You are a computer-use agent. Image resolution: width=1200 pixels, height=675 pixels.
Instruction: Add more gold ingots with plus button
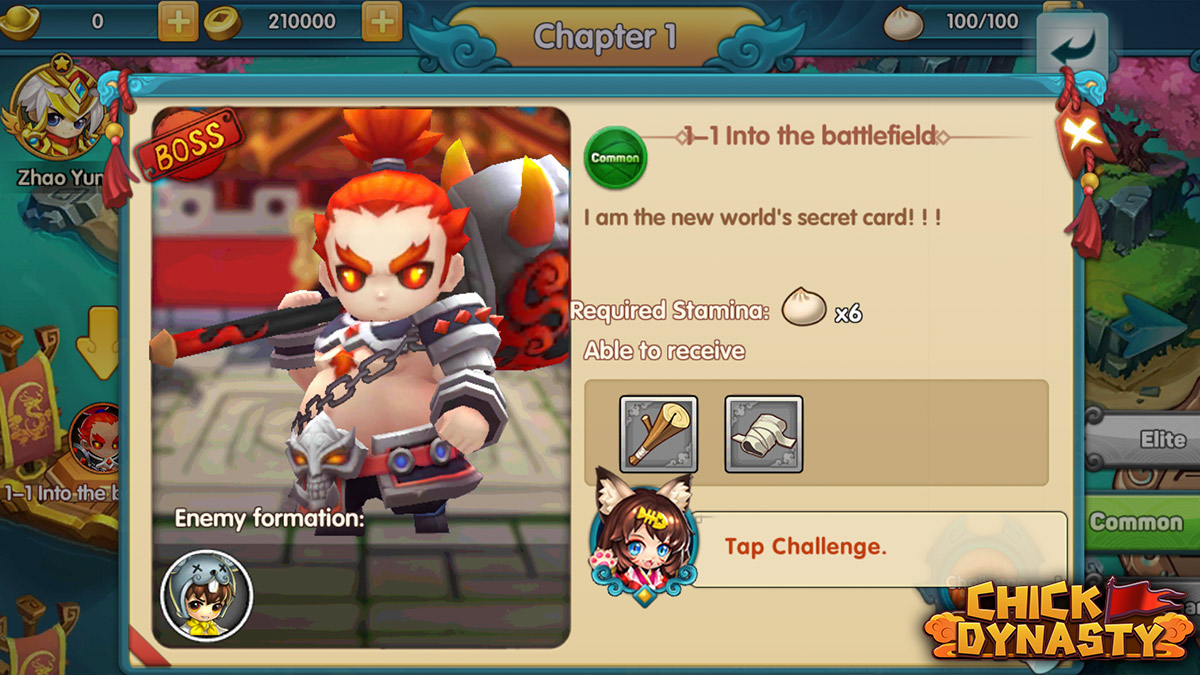(x=178, y=21)
